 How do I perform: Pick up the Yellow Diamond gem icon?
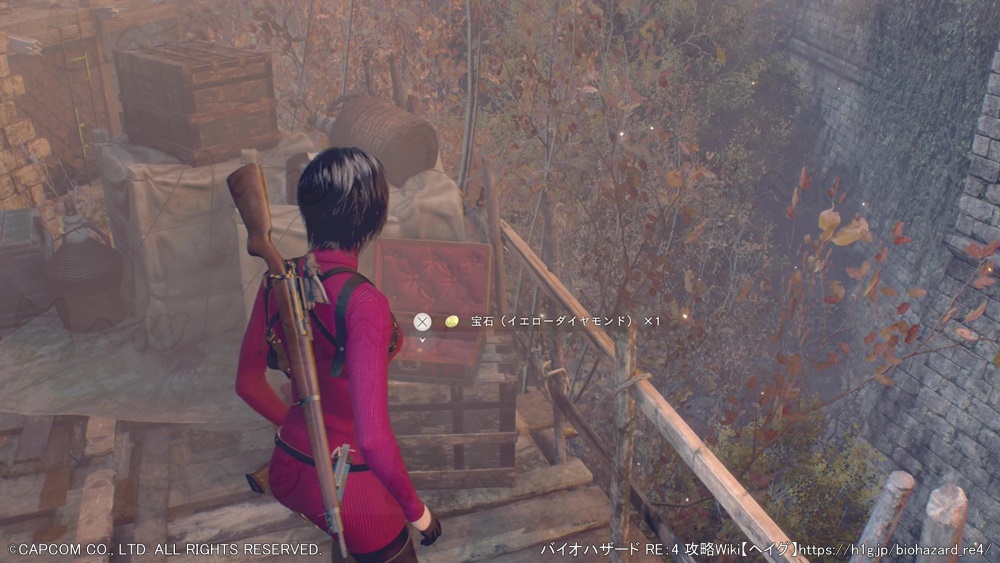tap(452, 321)
